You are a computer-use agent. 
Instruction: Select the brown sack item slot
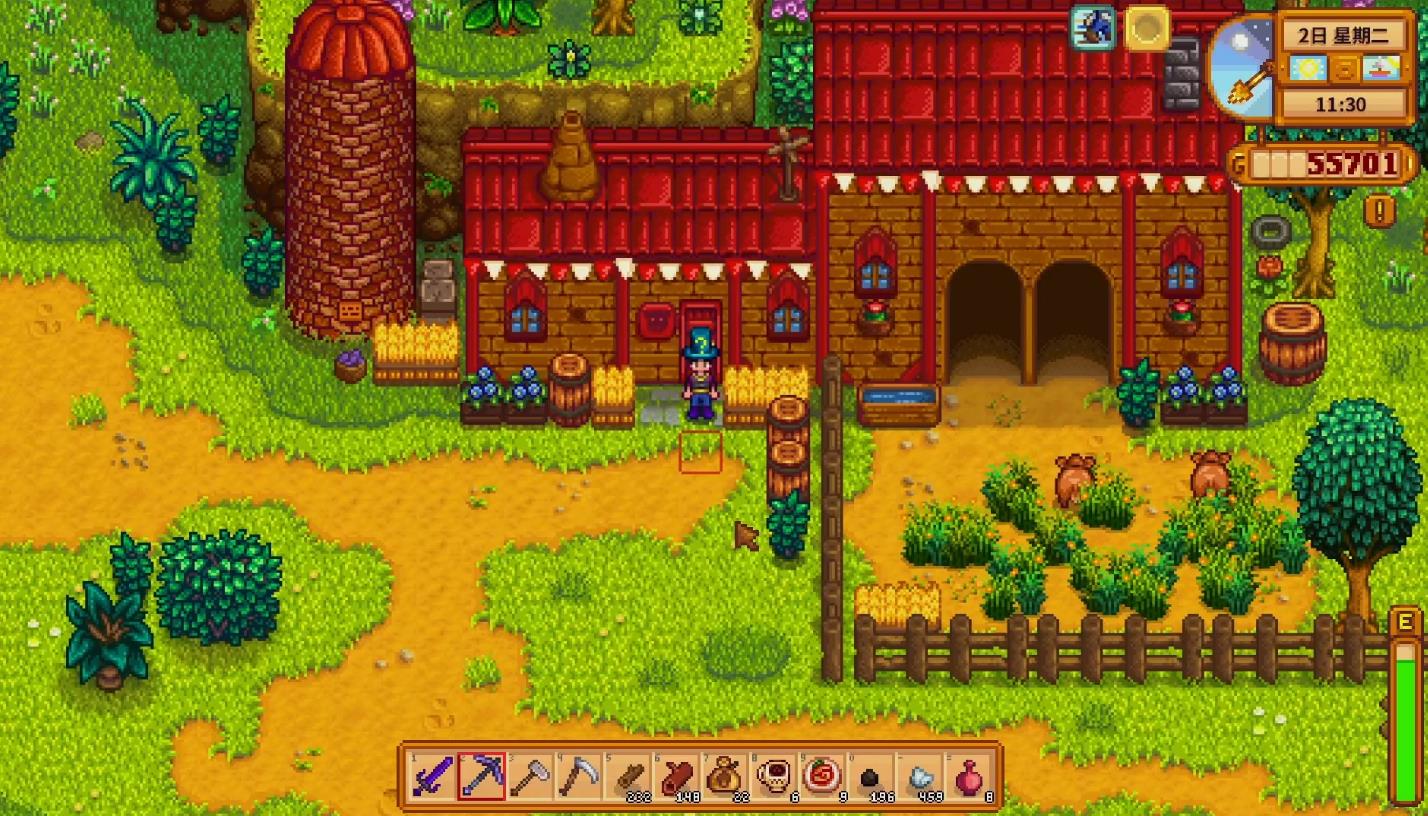pyautogui.click(x=725, y=776)
